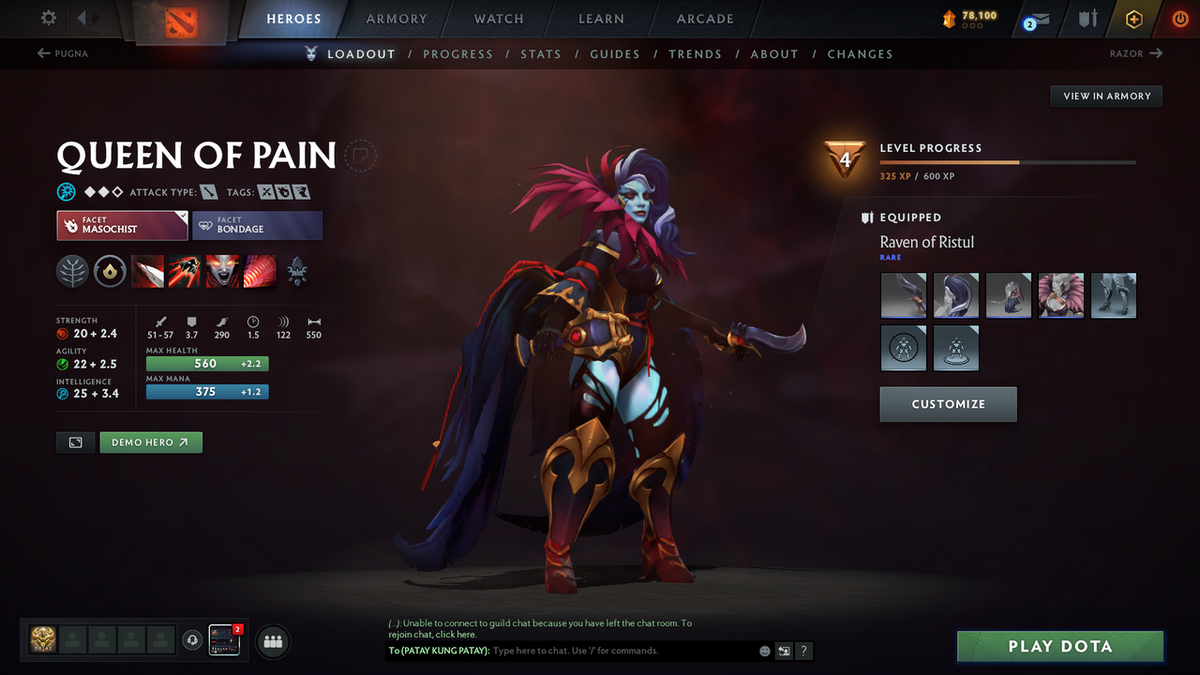This screenshot has width=1200, height=675.
Task: Go to next hero Razor
Action: (x=1136, y=54)
